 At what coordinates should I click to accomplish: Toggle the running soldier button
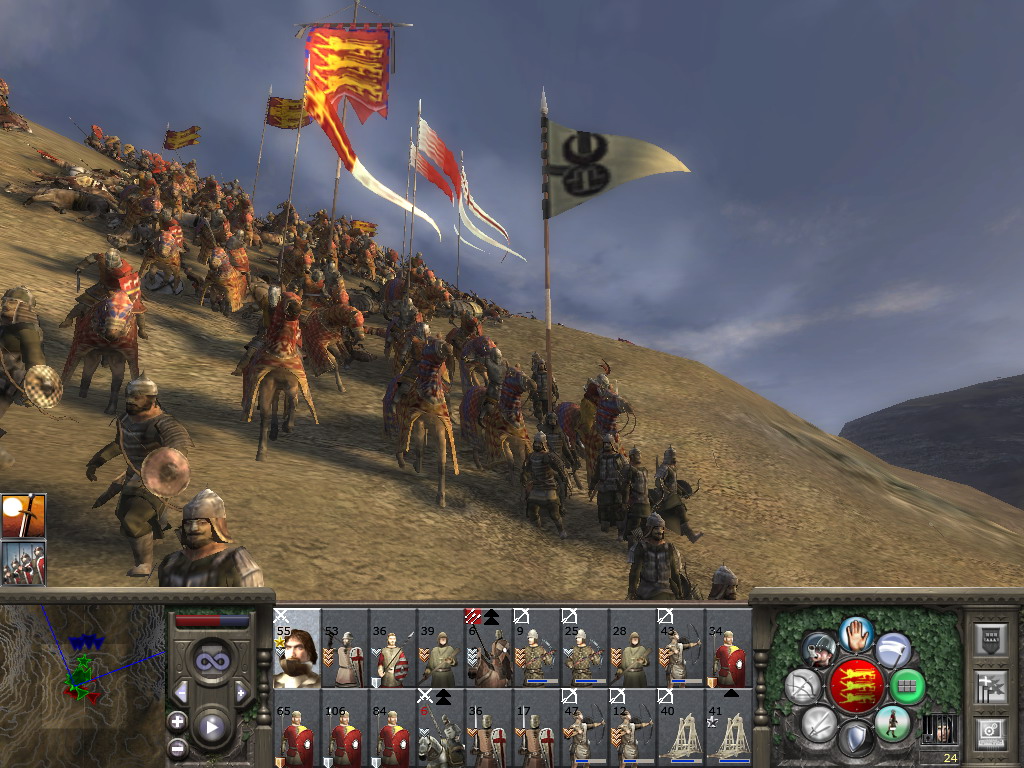click(892, 722)
